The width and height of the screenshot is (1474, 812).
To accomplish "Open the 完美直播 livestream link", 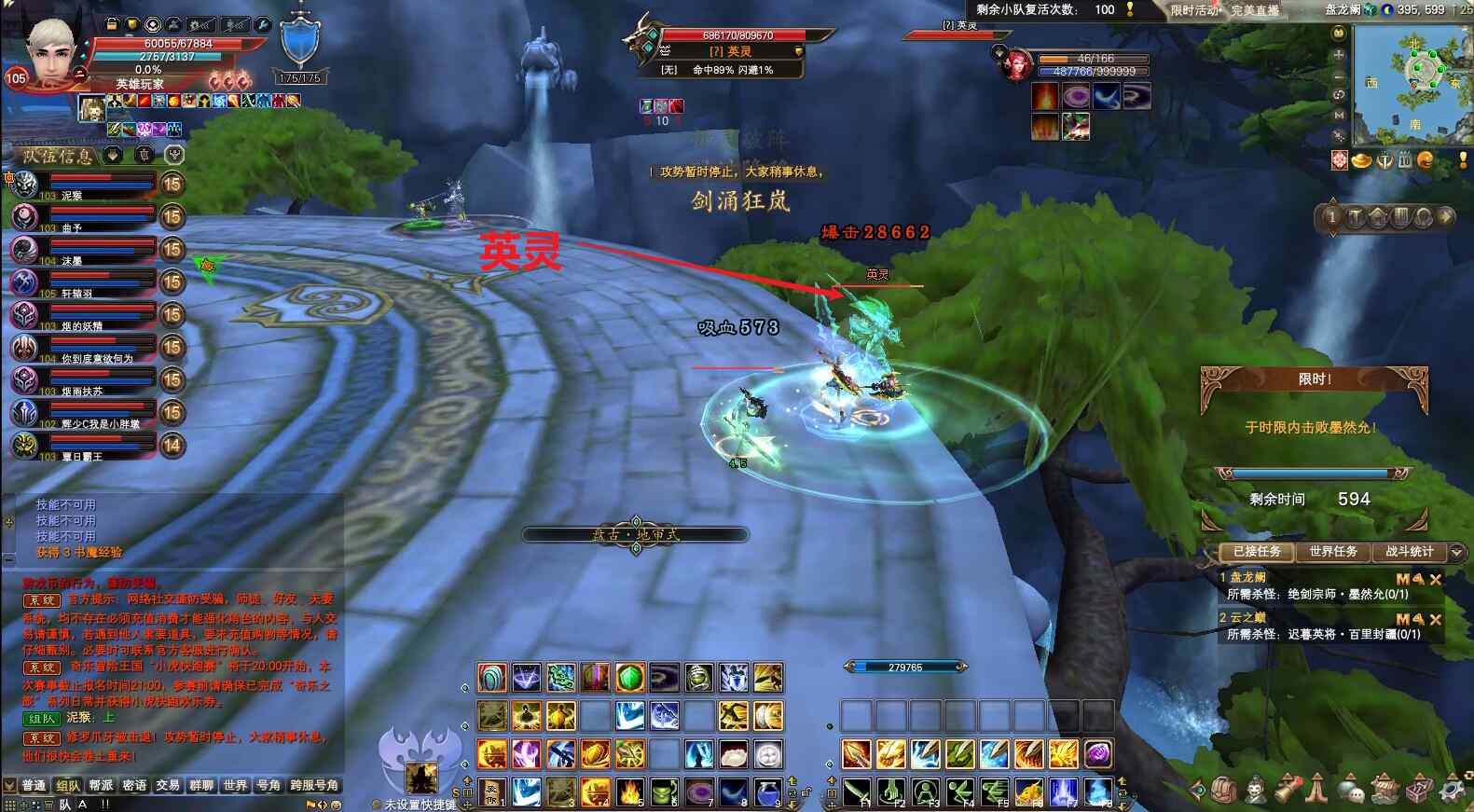I will (1255, 10).
